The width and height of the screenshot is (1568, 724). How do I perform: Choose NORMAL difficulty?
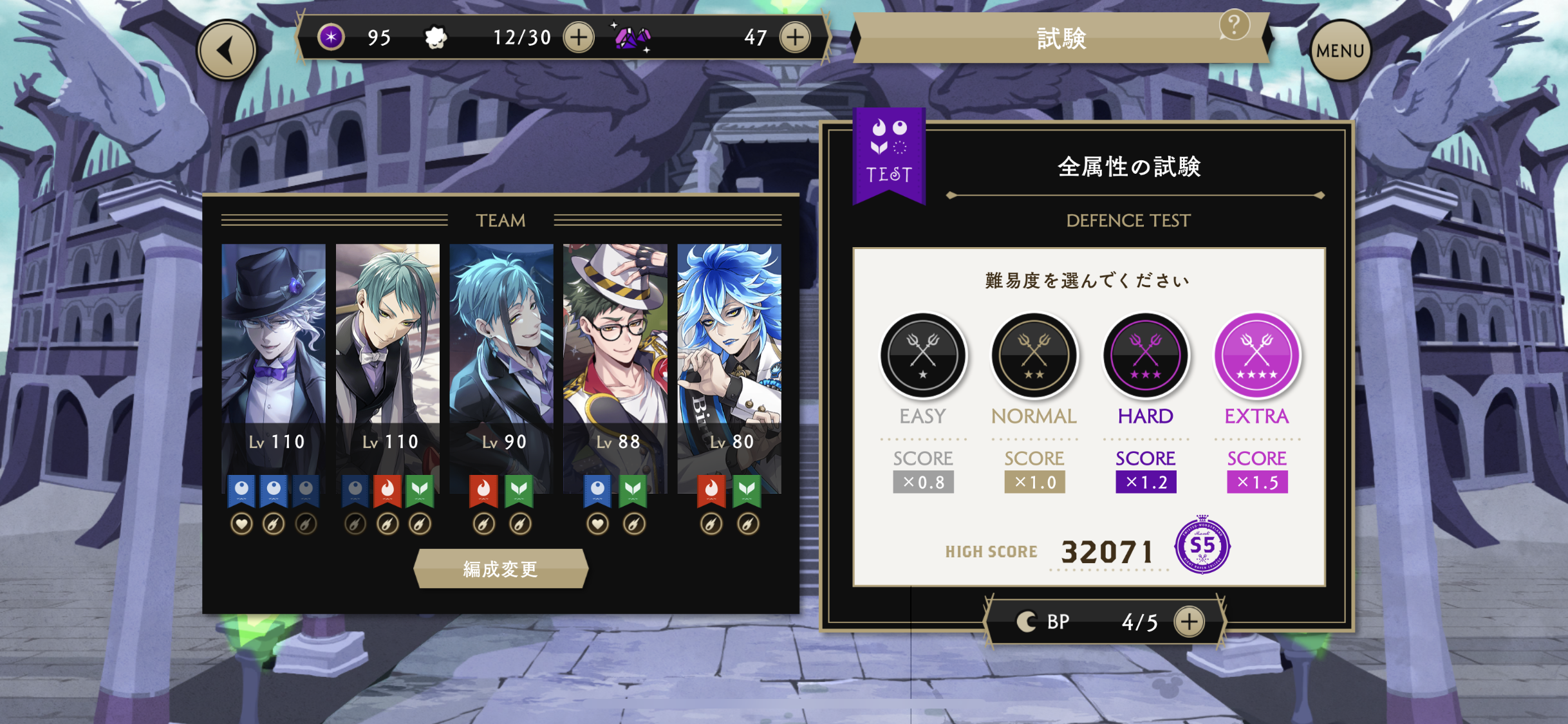click(1034, 355)
